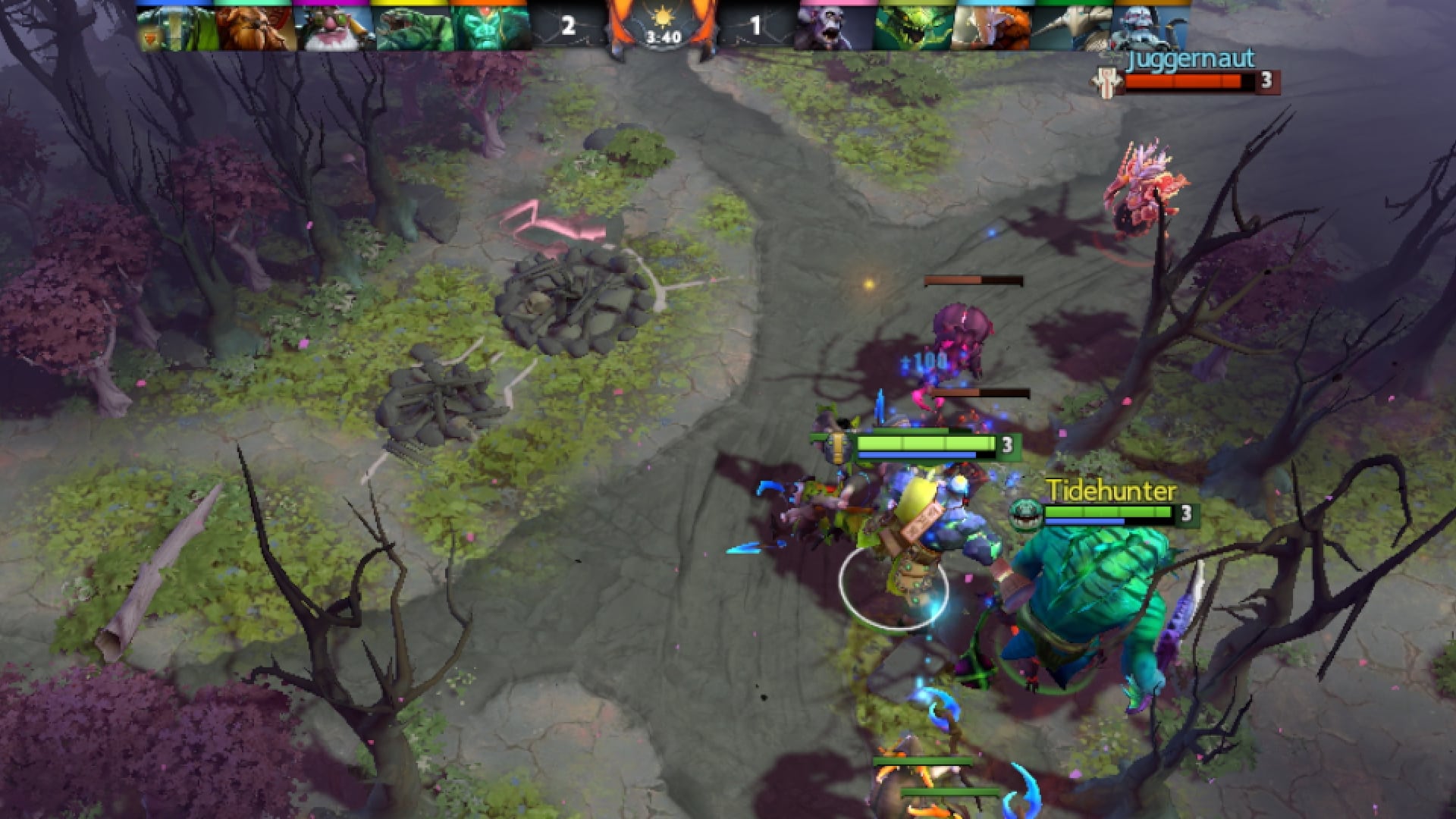This screenshot has width=1456, height=819.
Task: Click the Juggernaut name label
Action: coord(1191,59)
